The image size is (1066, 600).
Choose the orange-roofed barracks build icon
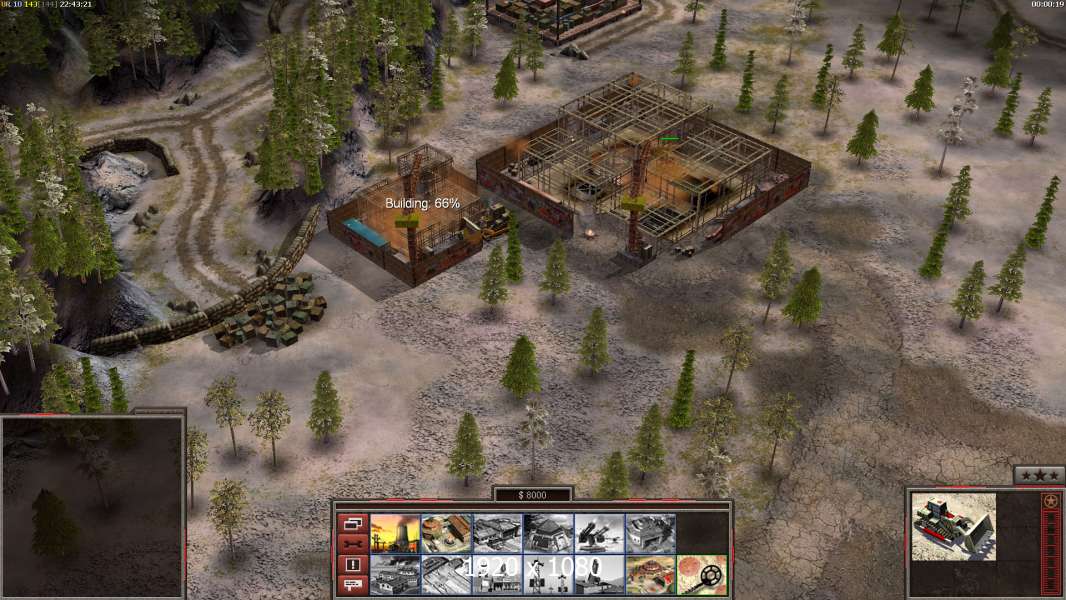tap(446, 533)
